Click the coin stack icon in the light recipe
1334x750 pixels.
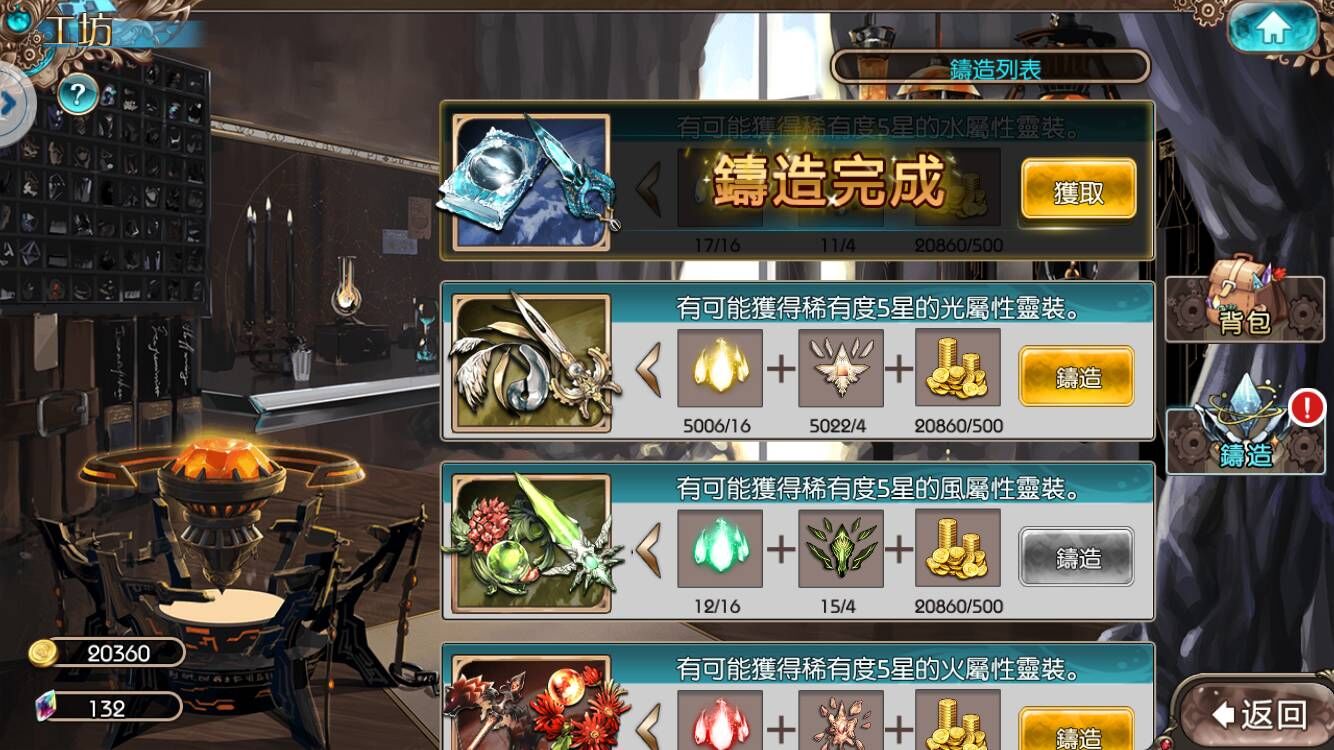(x=958, y=367)
